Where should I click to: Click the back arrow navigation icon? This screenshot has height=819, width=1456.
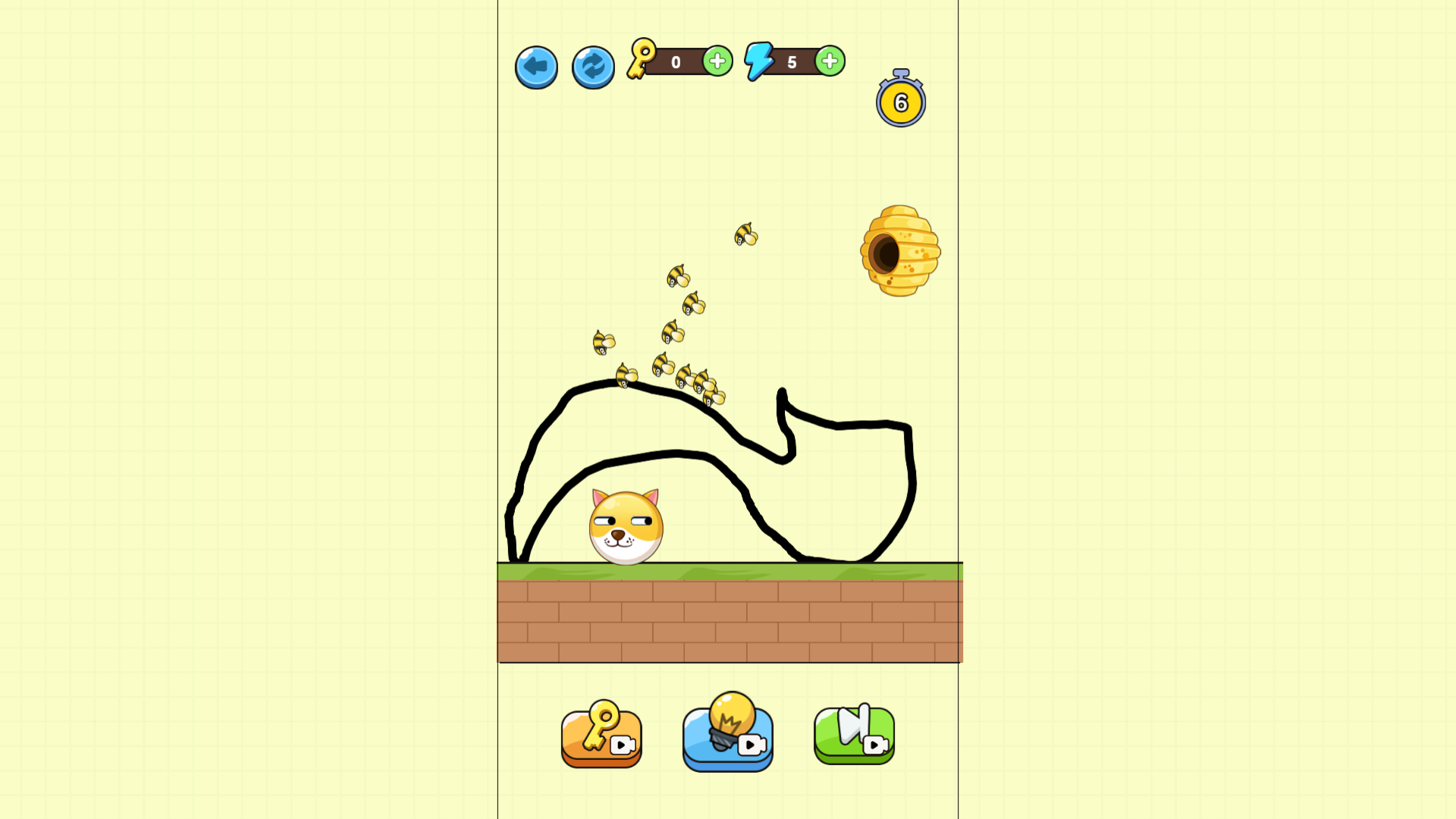pyautogui.click(x=536, y=67)
